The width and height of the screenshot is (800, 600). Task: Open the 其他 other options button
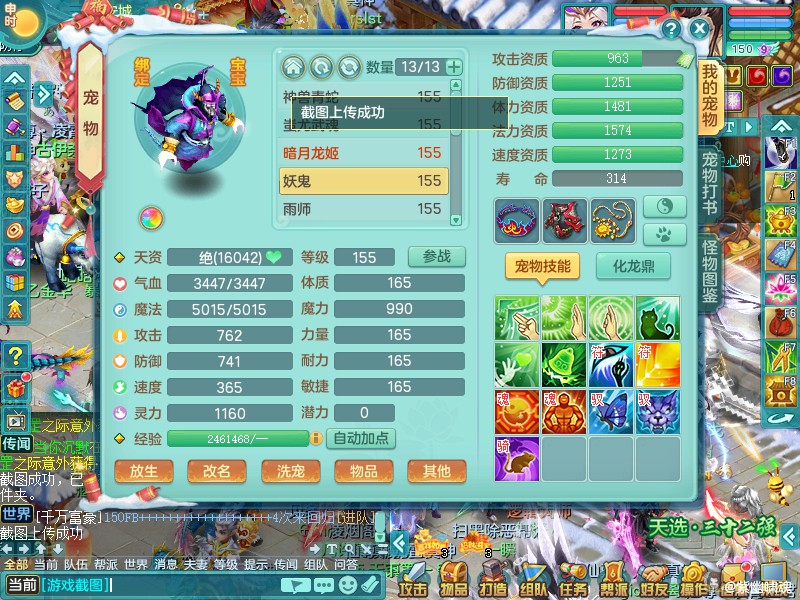tap(436, 471)
